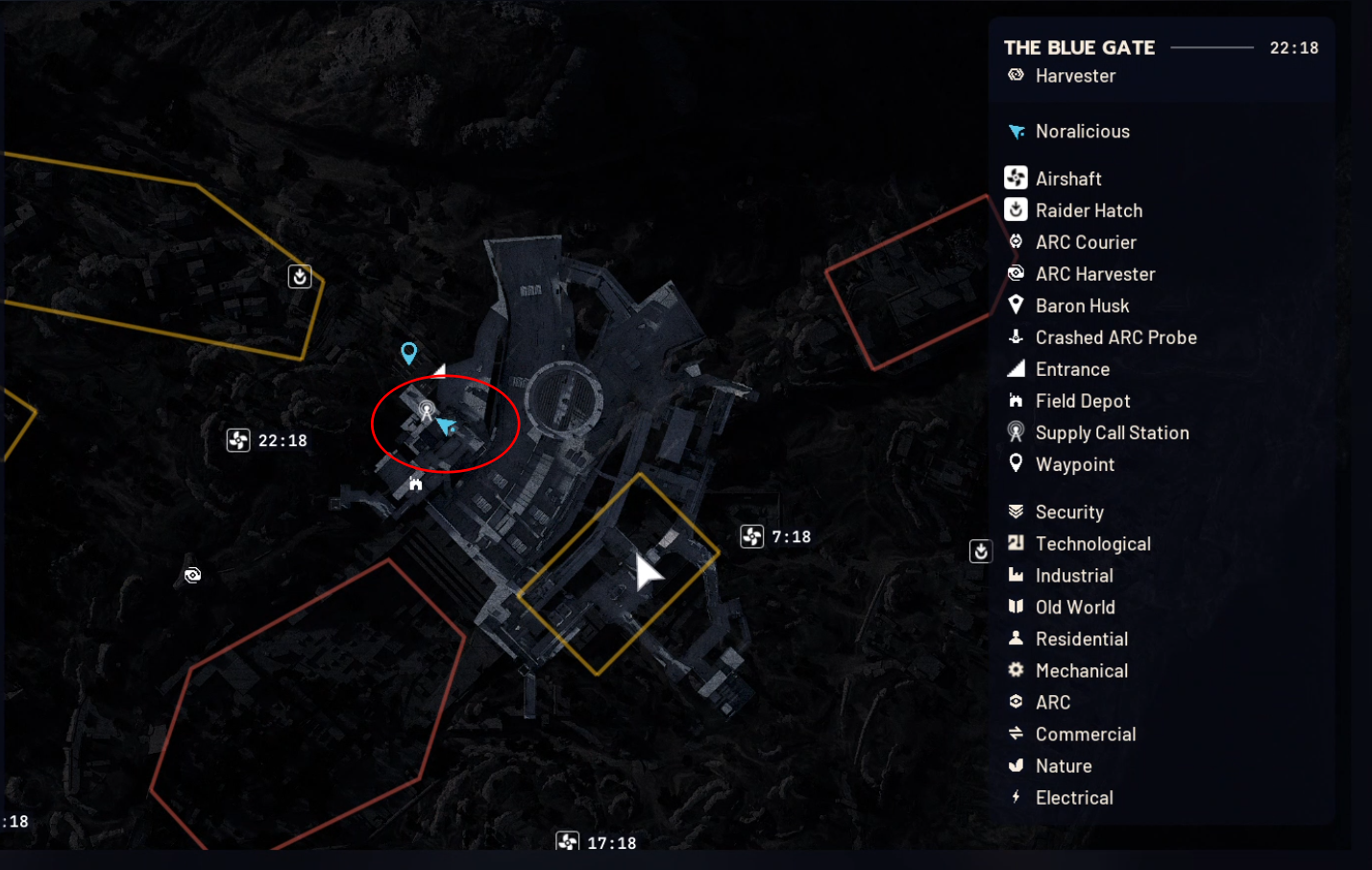Select the Electrical legend entry

coord(1073,798)
